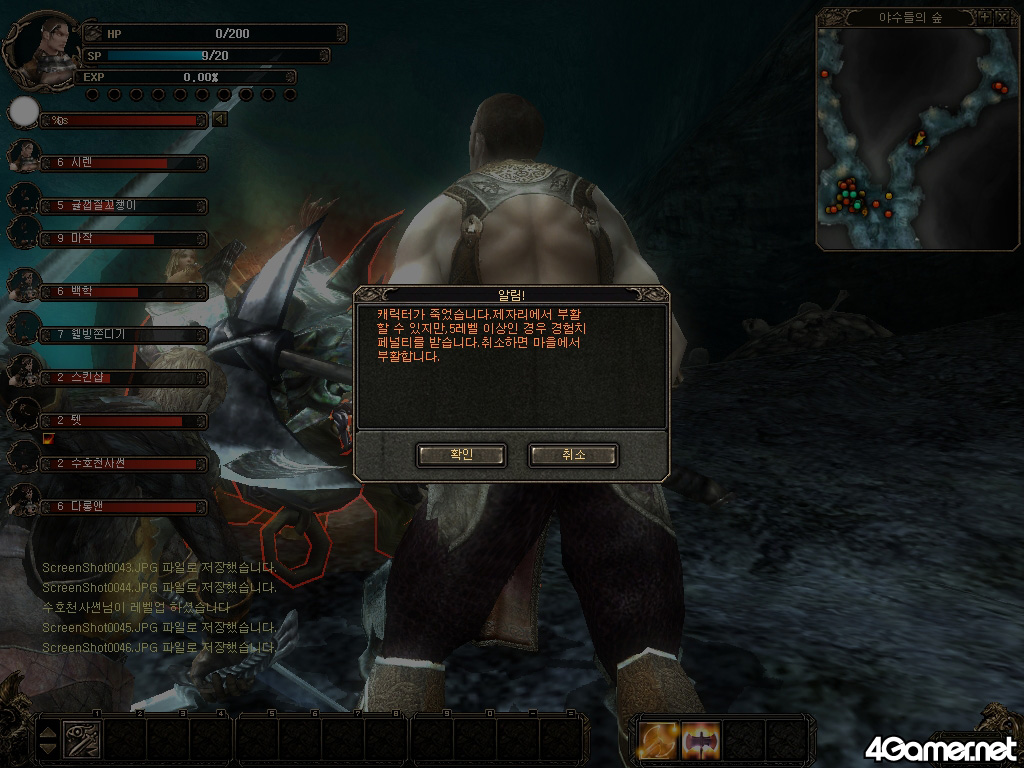This screenshot has height=768, width=1024.
Task: Confirm resurrection with the 확인 button
Action: (x=461, y=455)
